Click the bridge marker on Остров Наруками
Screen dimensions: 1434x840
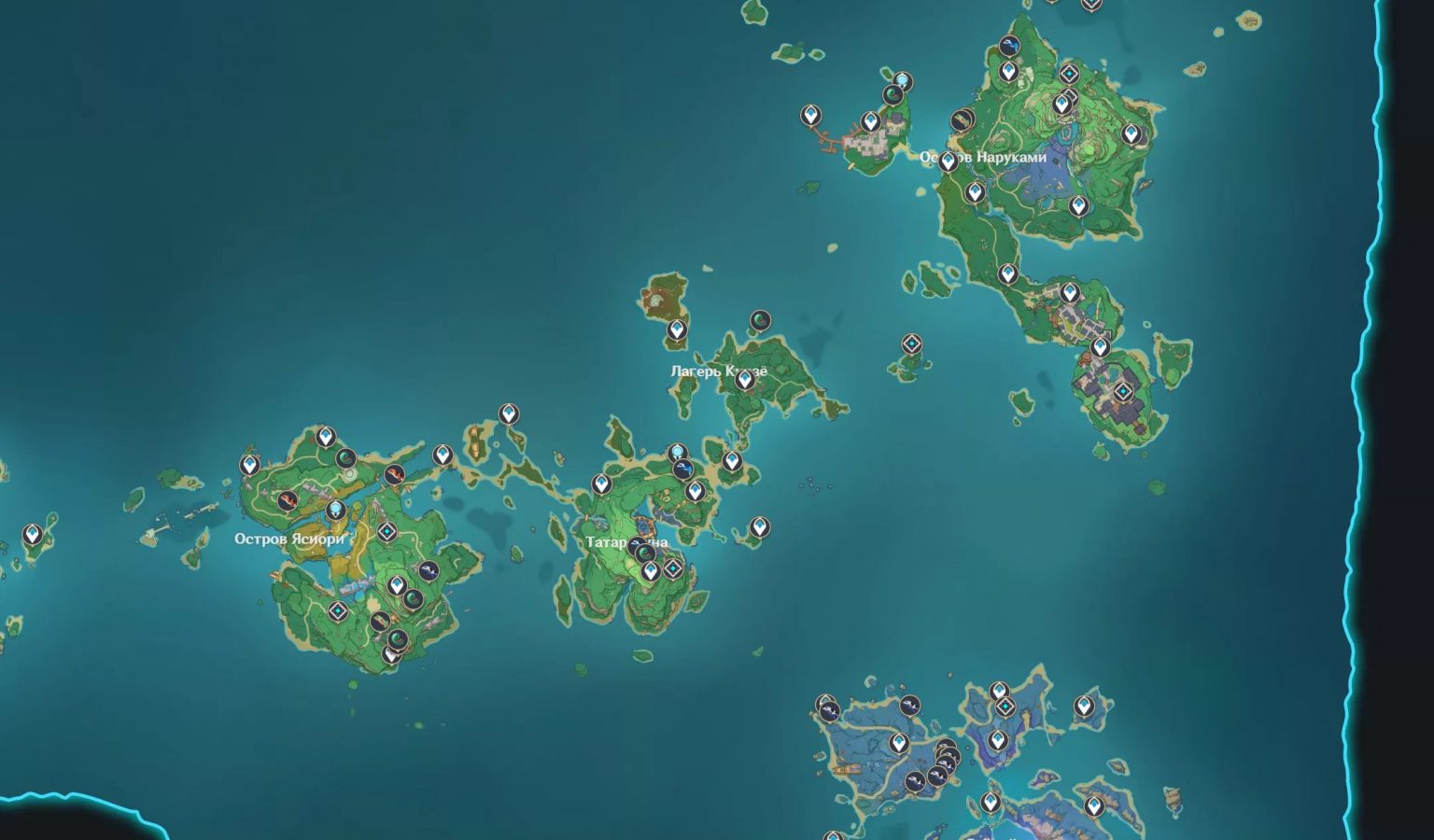(962, 121)
